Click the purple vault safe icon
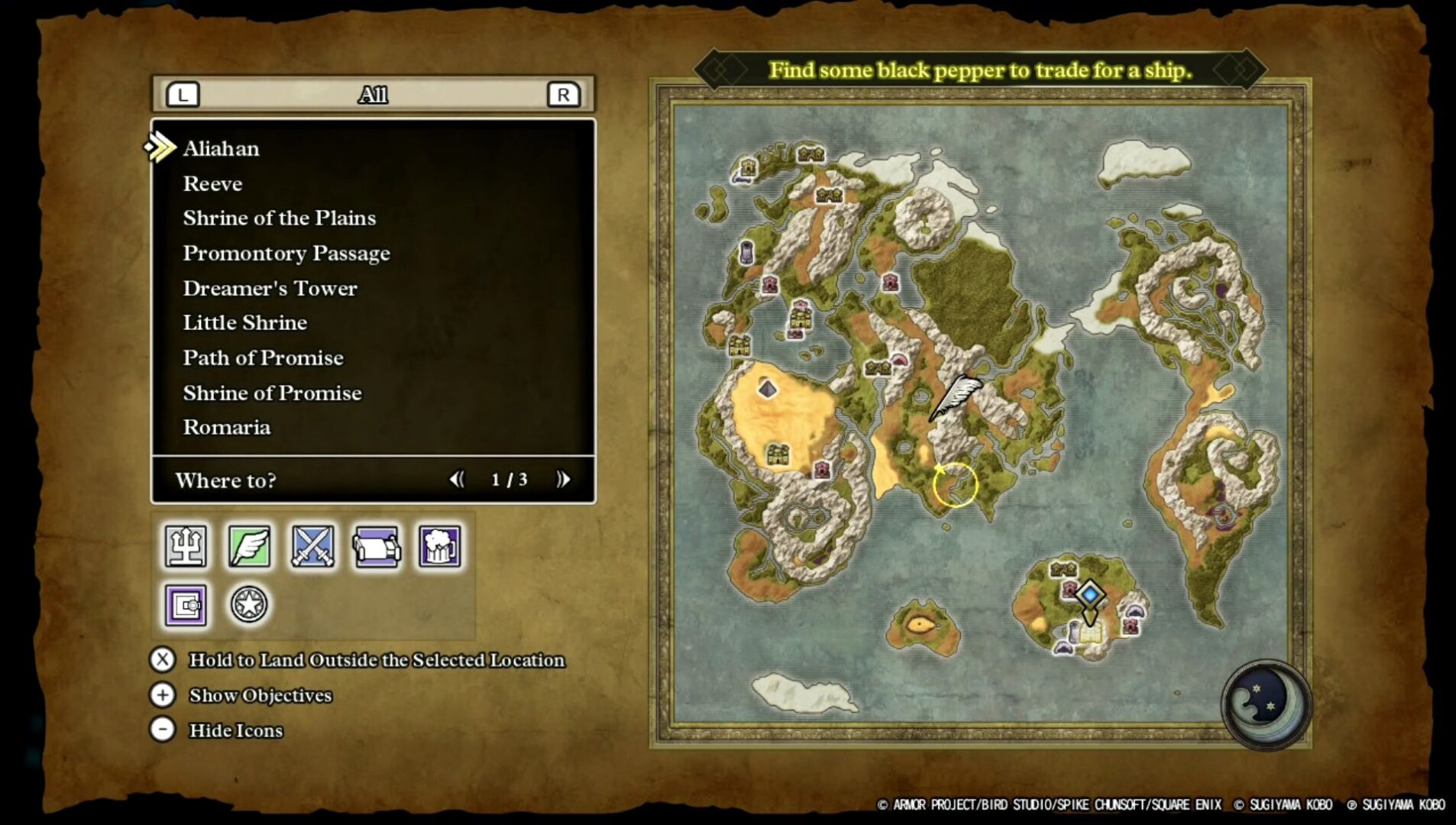The image size is (1456, 825). (x=186, y=605)
